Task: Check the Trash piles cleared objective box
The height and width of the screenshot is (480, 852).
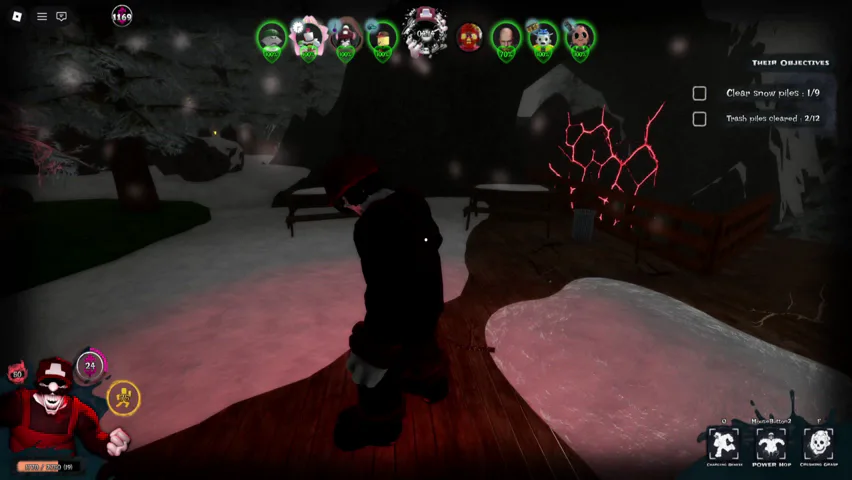Action: pyautogui.click(x=700, y=119)
